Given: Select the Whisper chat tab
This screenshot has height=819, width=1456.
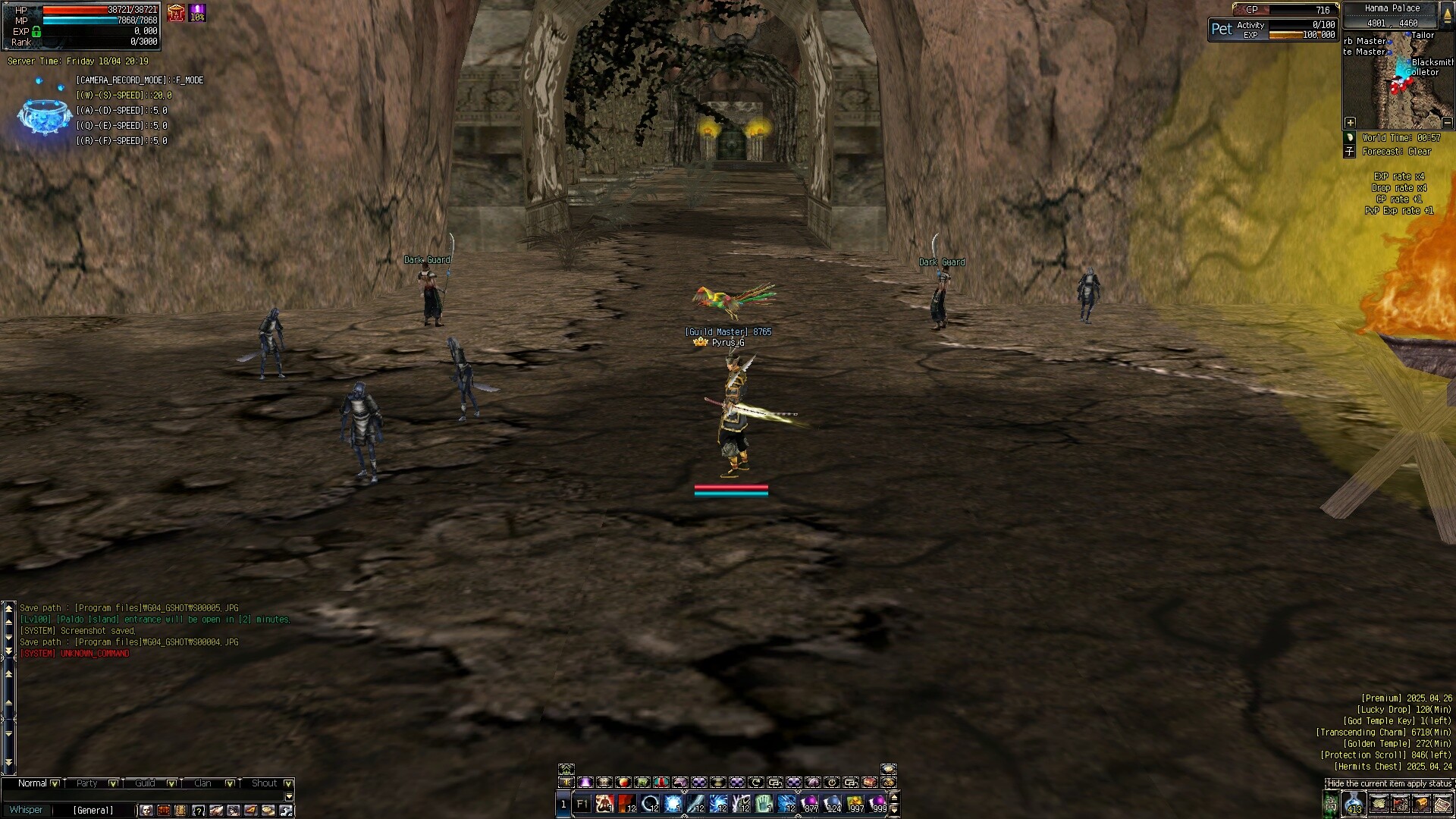Looking at the screenshot, I should click(x=27, y=810).
